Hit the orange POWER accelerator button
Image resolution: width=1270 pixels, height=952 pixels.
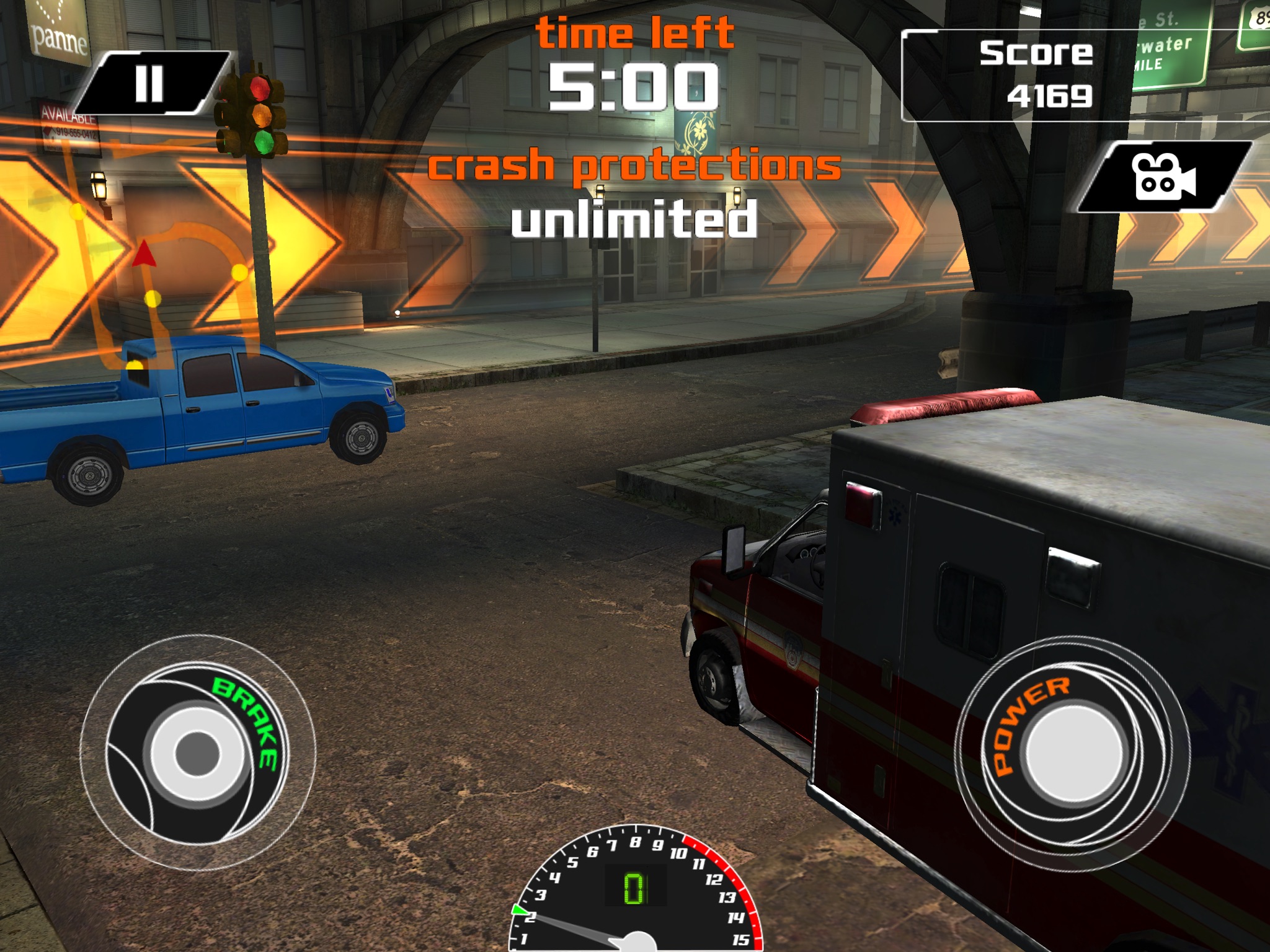[1072, 751]
